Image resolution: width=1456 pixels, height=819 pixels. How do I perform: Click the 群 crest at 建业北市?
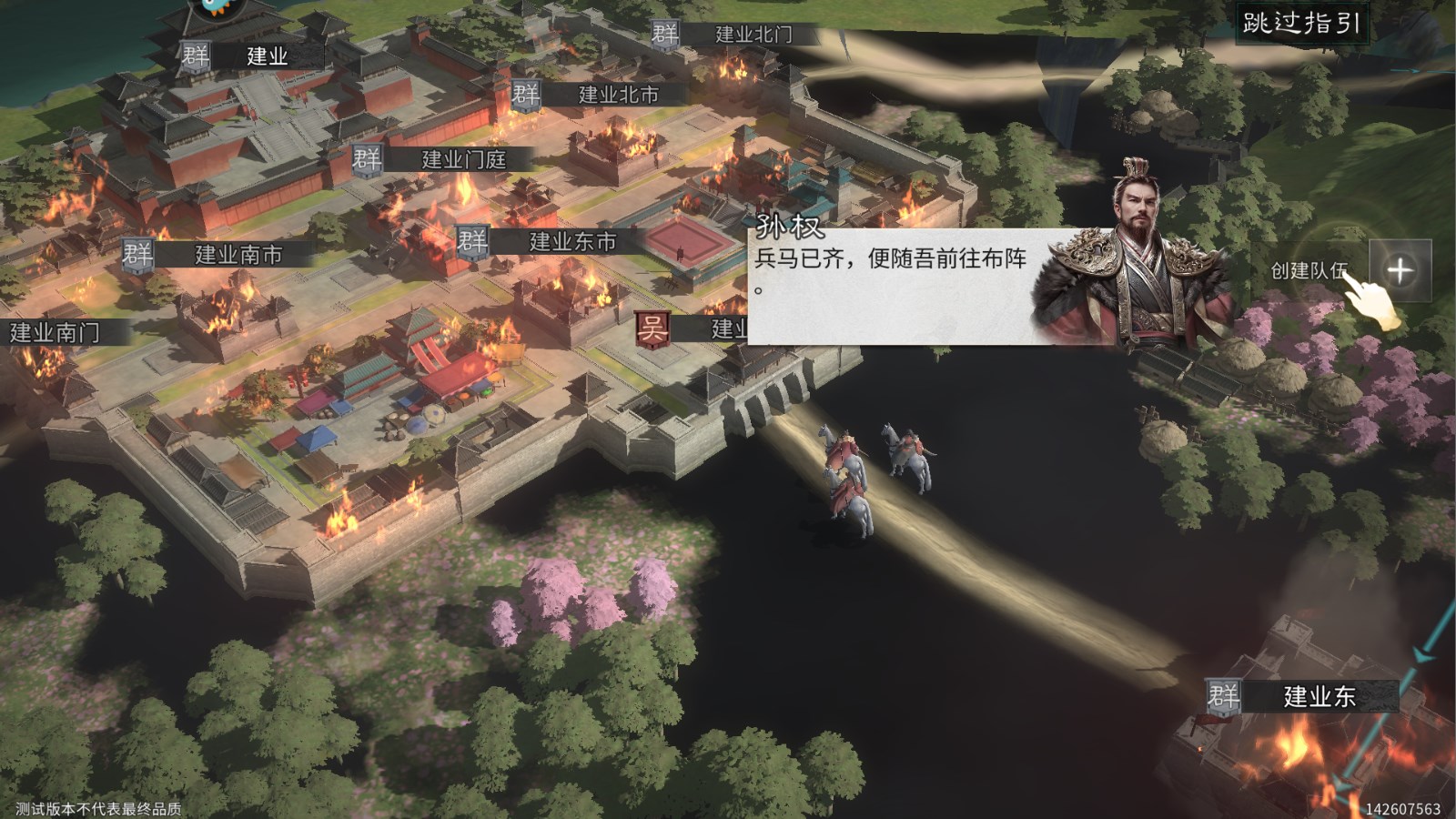524,92
